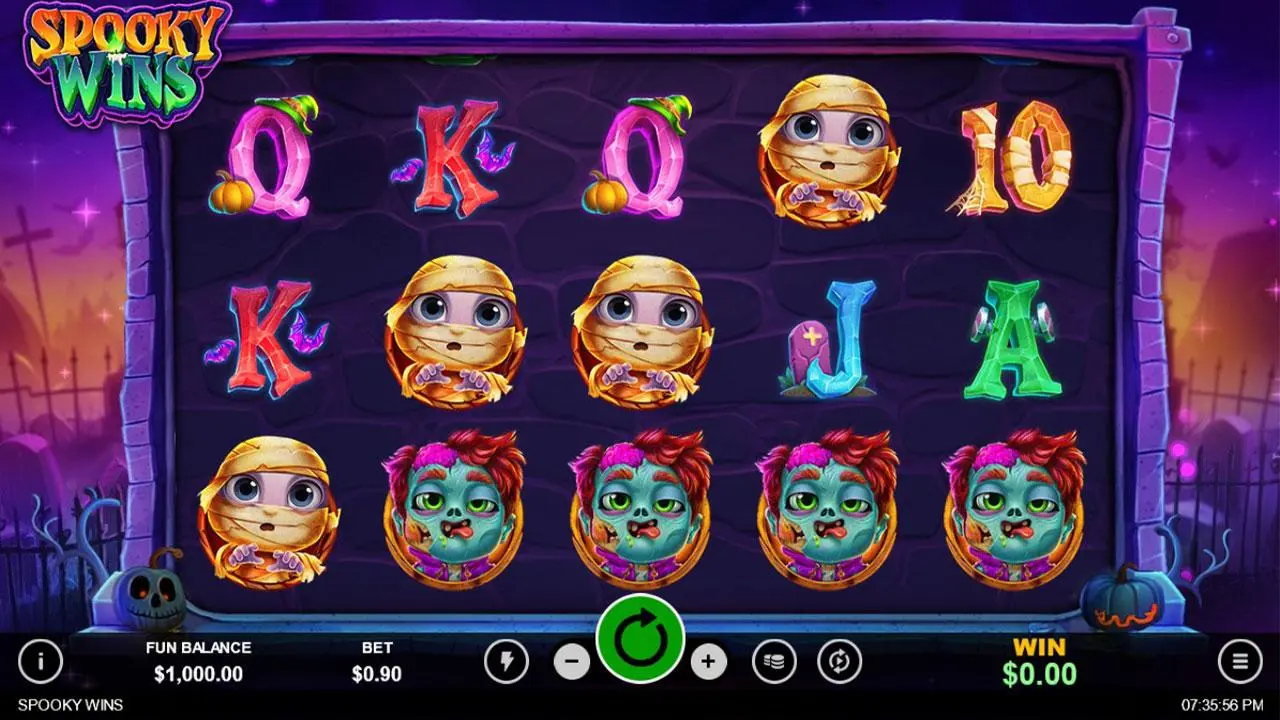The height and width of the screenshot is (720, 1280).
Task: Decrease the bet with the minus button
Action: click(x=571, y=662)
